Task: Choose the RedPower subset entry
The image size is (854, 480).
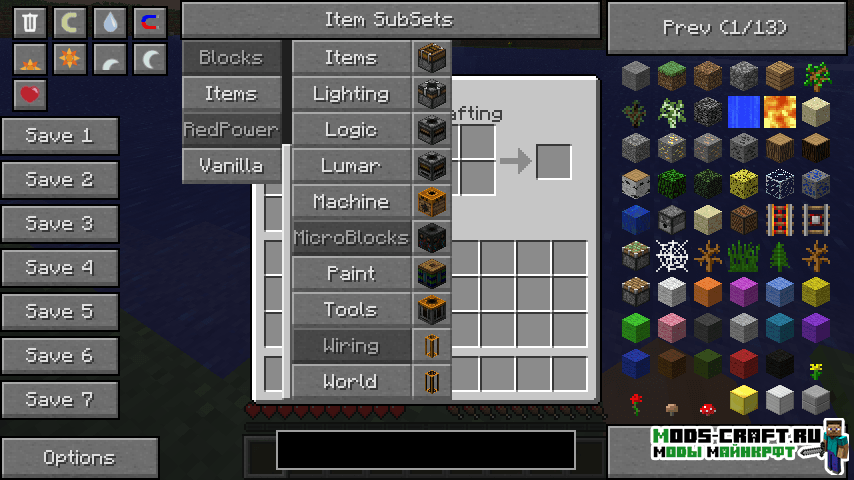Action: [x=231, y=130]
